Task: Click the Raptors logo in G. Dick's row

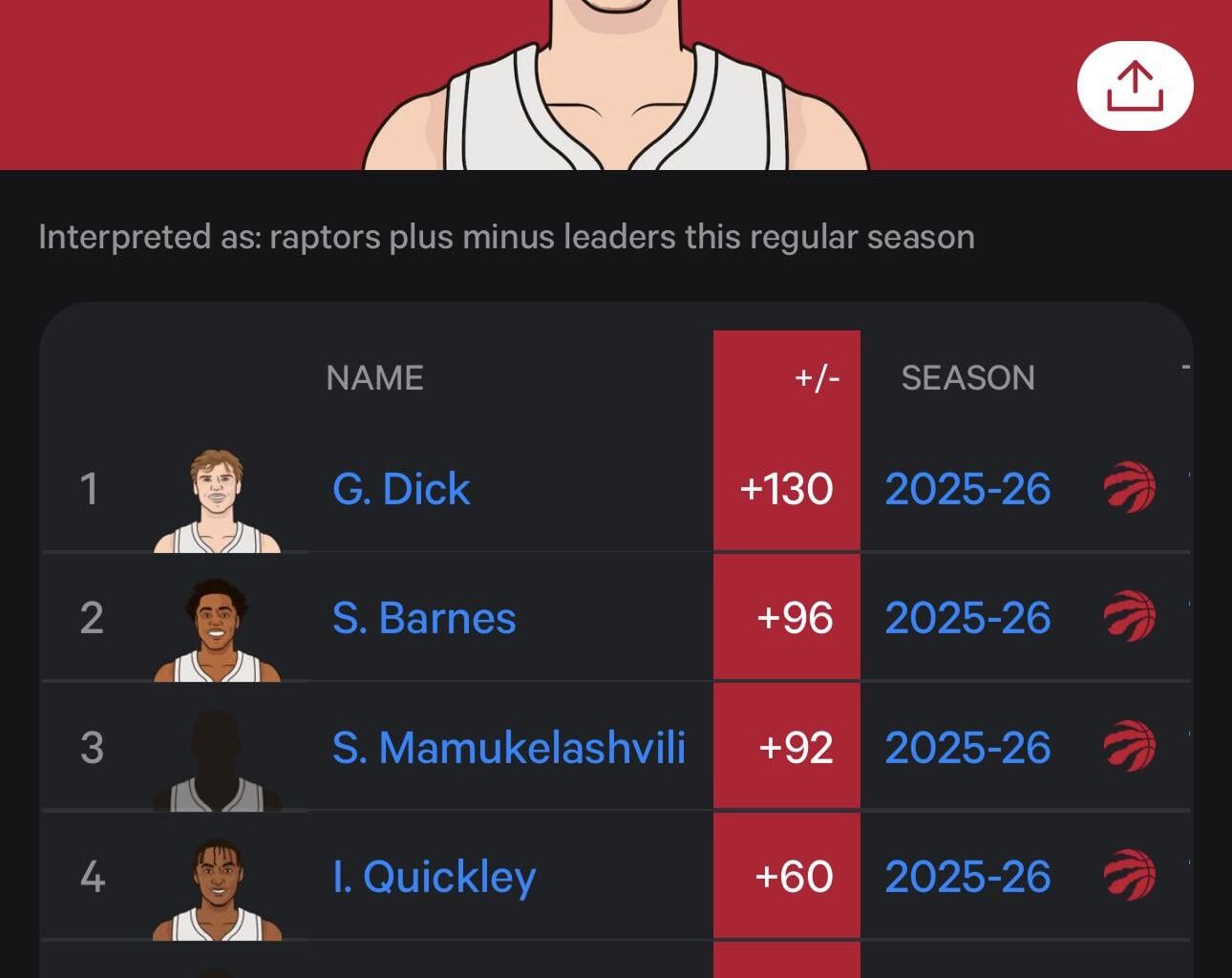Action: pyautogui.click(x=1130, y=488)
